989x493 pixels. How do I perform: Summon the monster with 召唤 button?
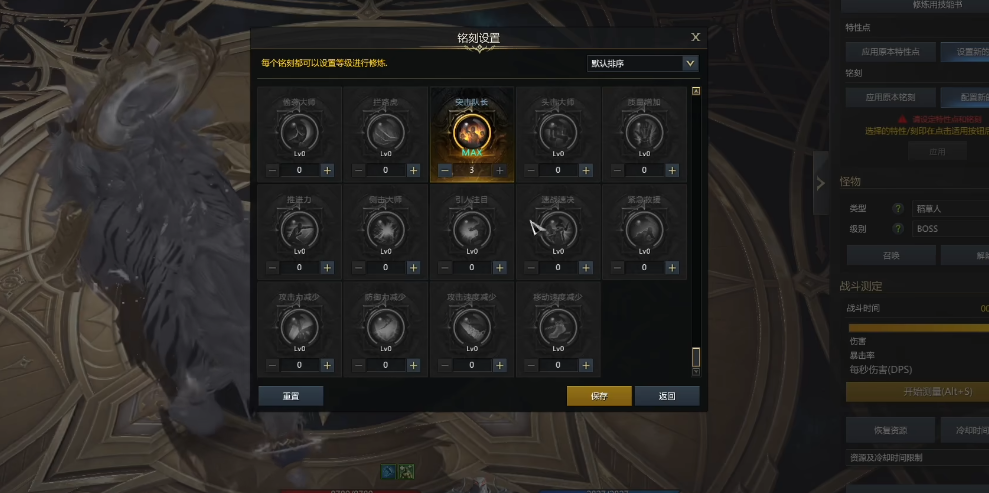pos(889,256)
